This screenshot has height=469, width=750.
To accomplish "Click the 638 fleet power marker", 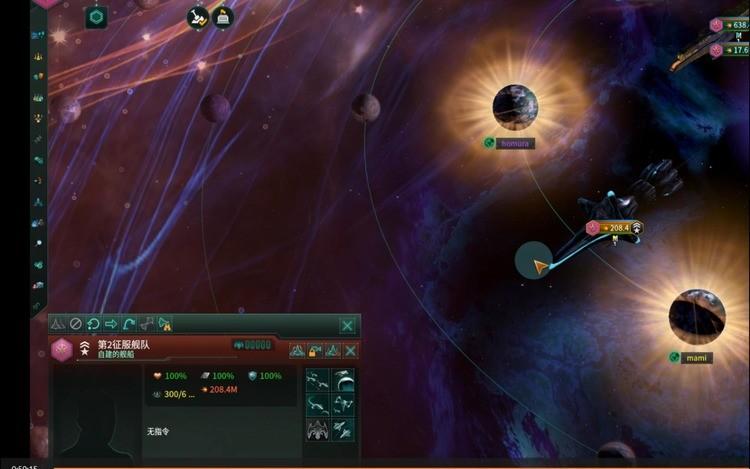I will pos(736,25).
